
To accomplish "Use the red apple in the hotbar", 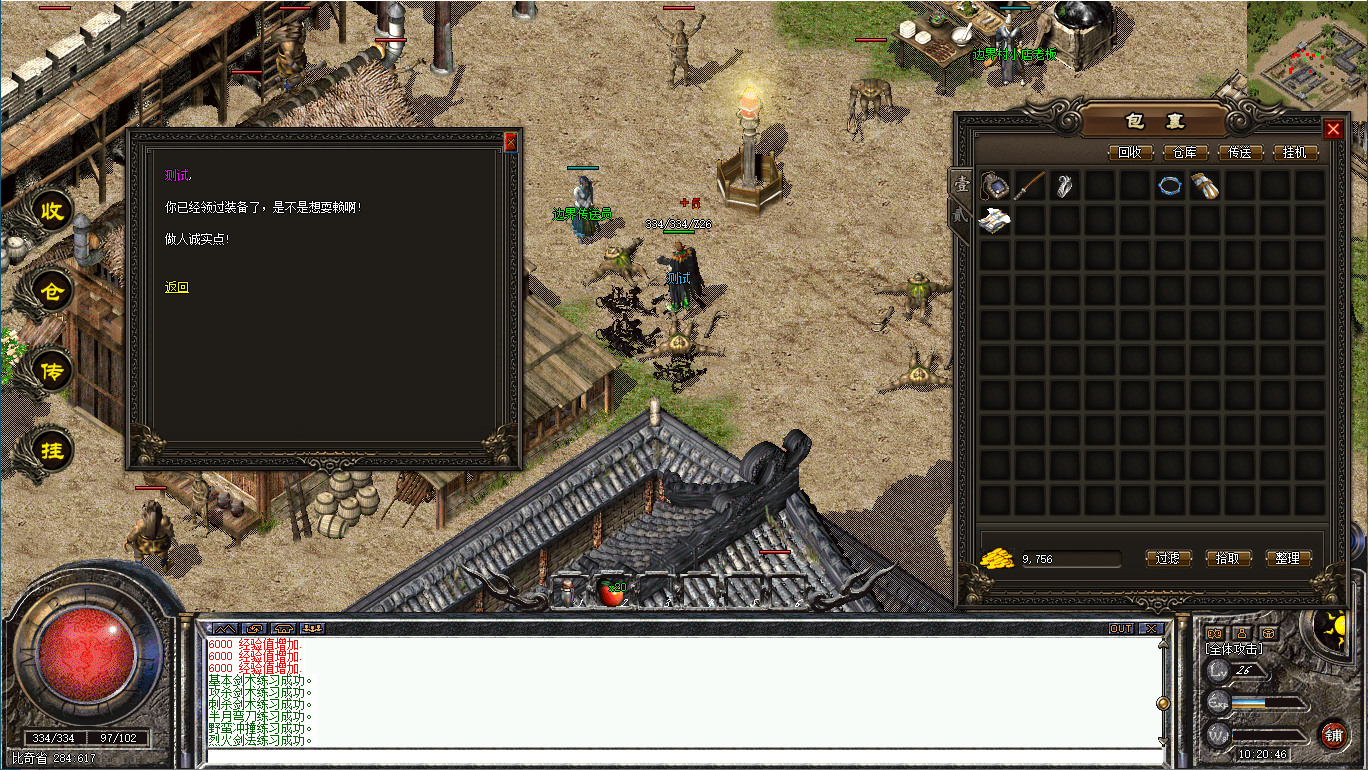I will click(x=610, y=592).
